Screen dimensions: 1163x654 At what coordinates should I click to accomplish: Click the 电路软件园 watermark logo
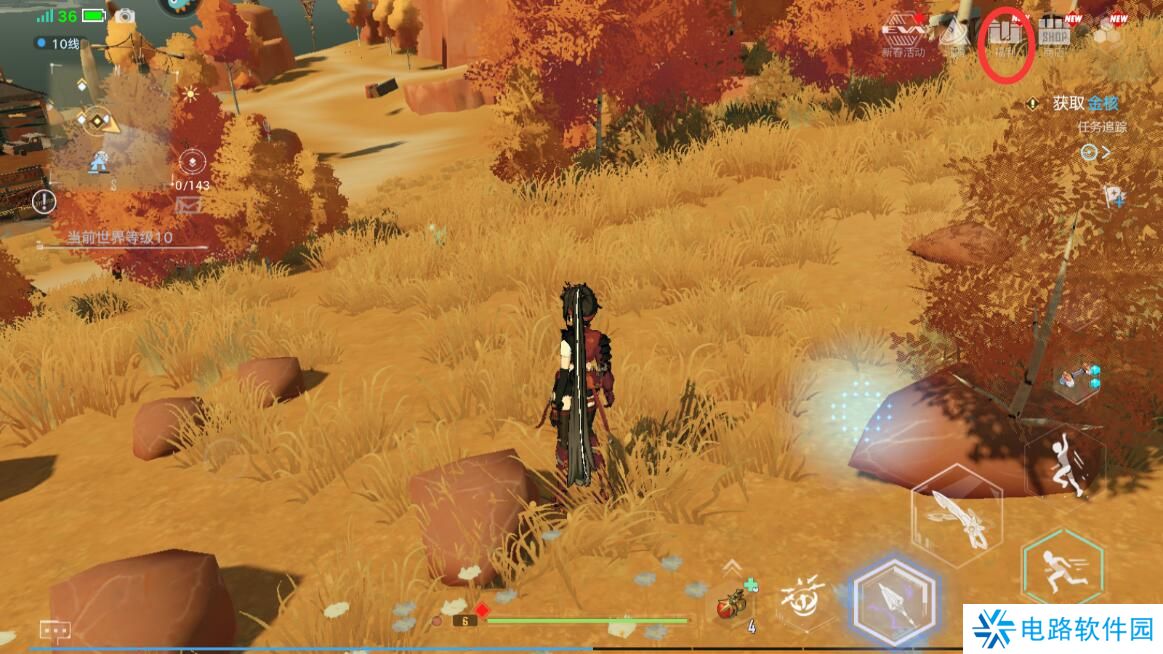coord(1062,629)
